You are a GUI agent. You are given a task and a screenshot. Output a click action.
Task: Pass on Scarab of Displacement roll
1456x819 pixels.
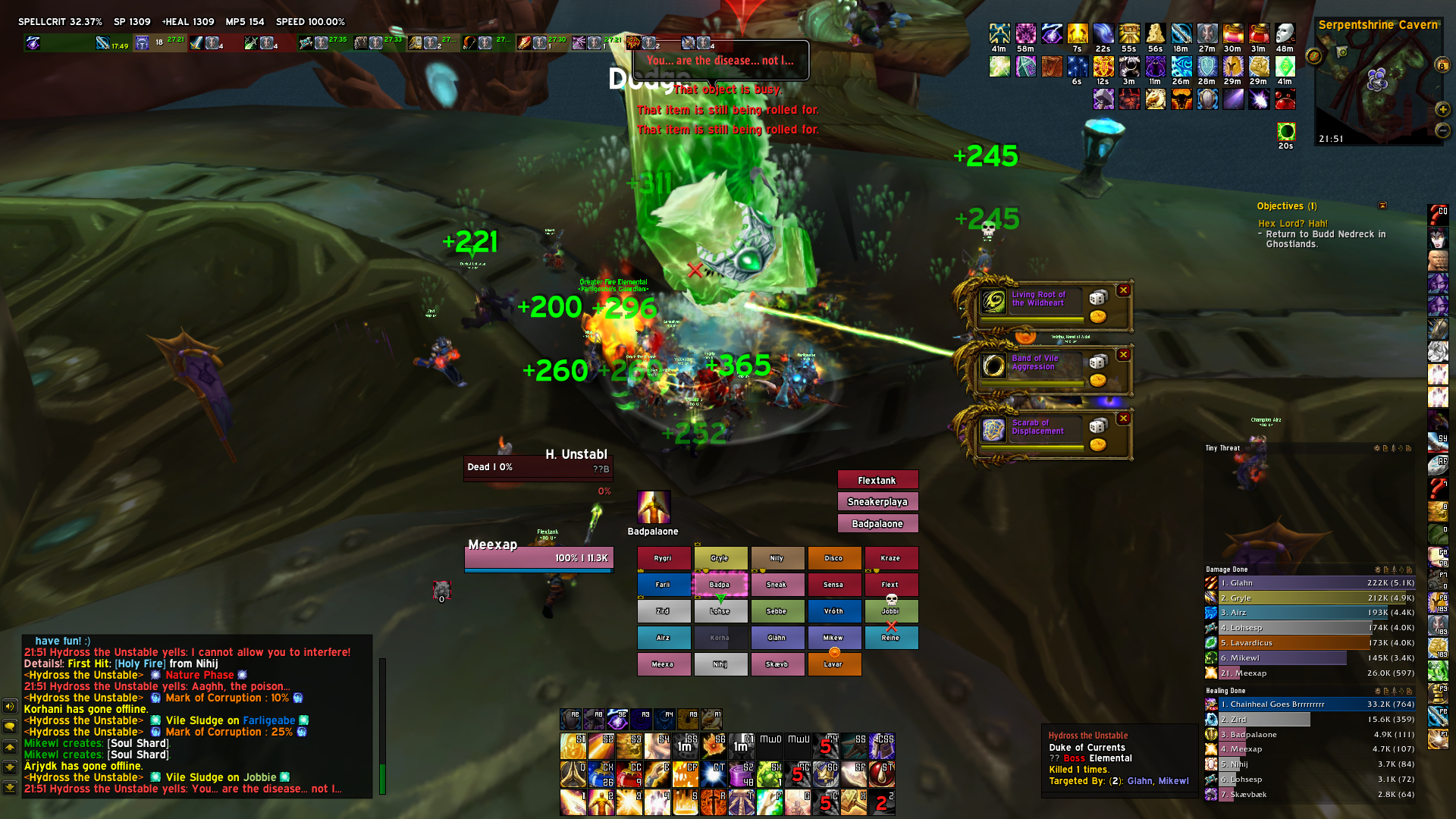click(1124, 419)
